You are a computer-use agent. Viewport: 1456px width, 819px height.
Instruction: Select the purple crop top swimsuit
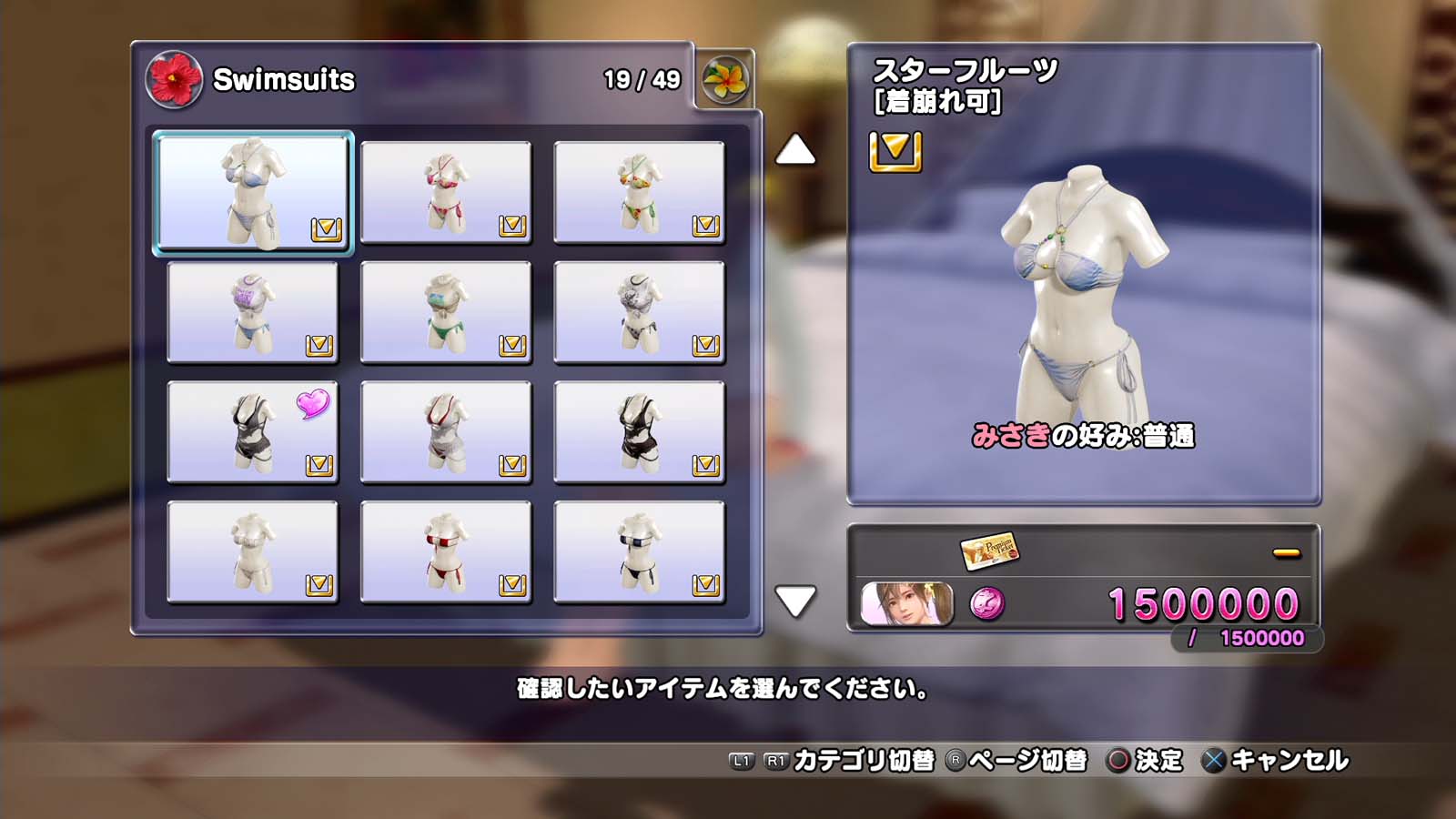pyautogui.click(x=253, y=312)
